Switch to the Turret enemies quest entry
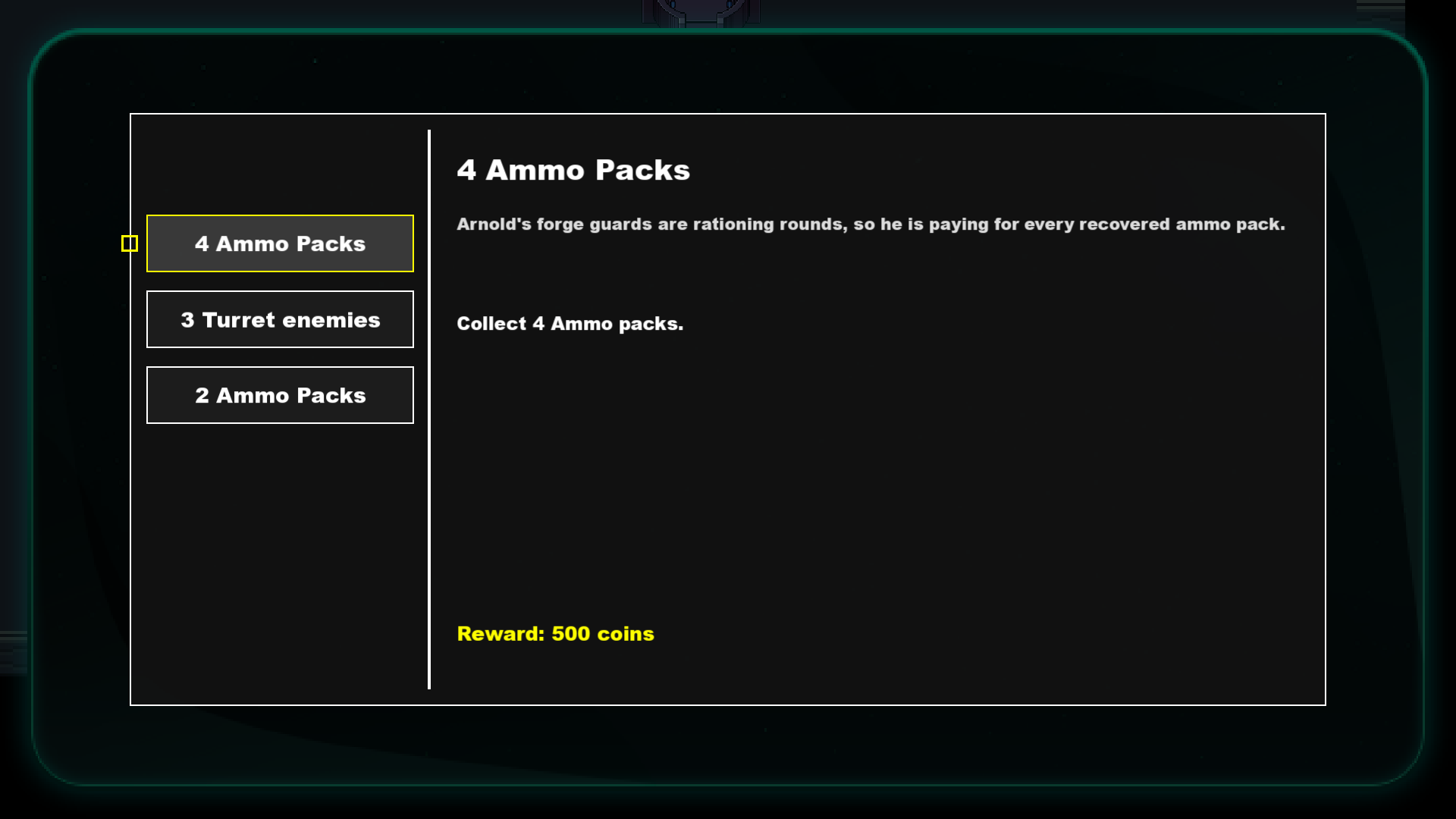 click(x=280, y=319)
